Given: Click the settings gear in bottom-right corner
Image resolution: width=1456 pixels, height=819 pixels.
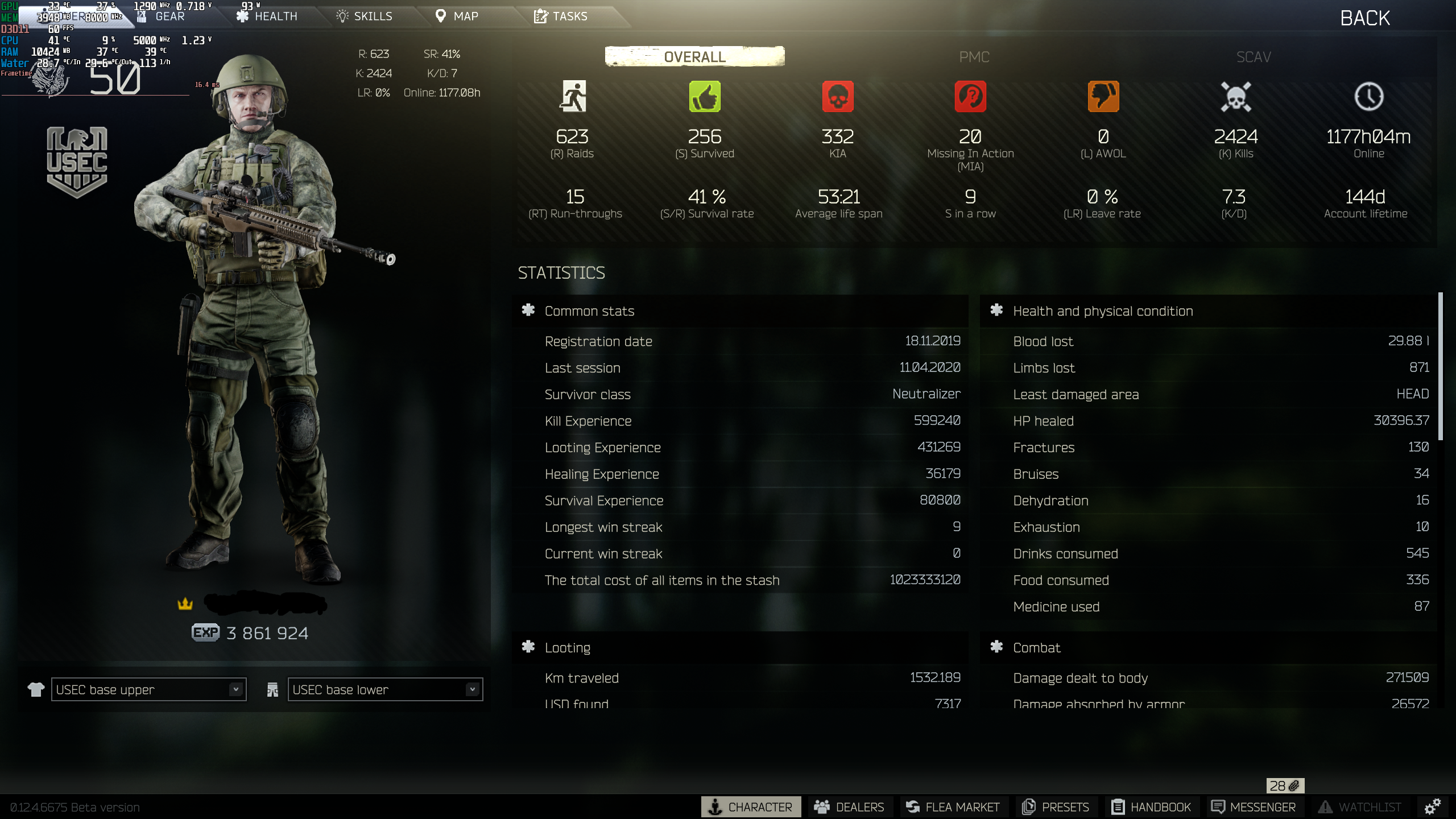Looking at the screenshot, I should [1432, 807].
